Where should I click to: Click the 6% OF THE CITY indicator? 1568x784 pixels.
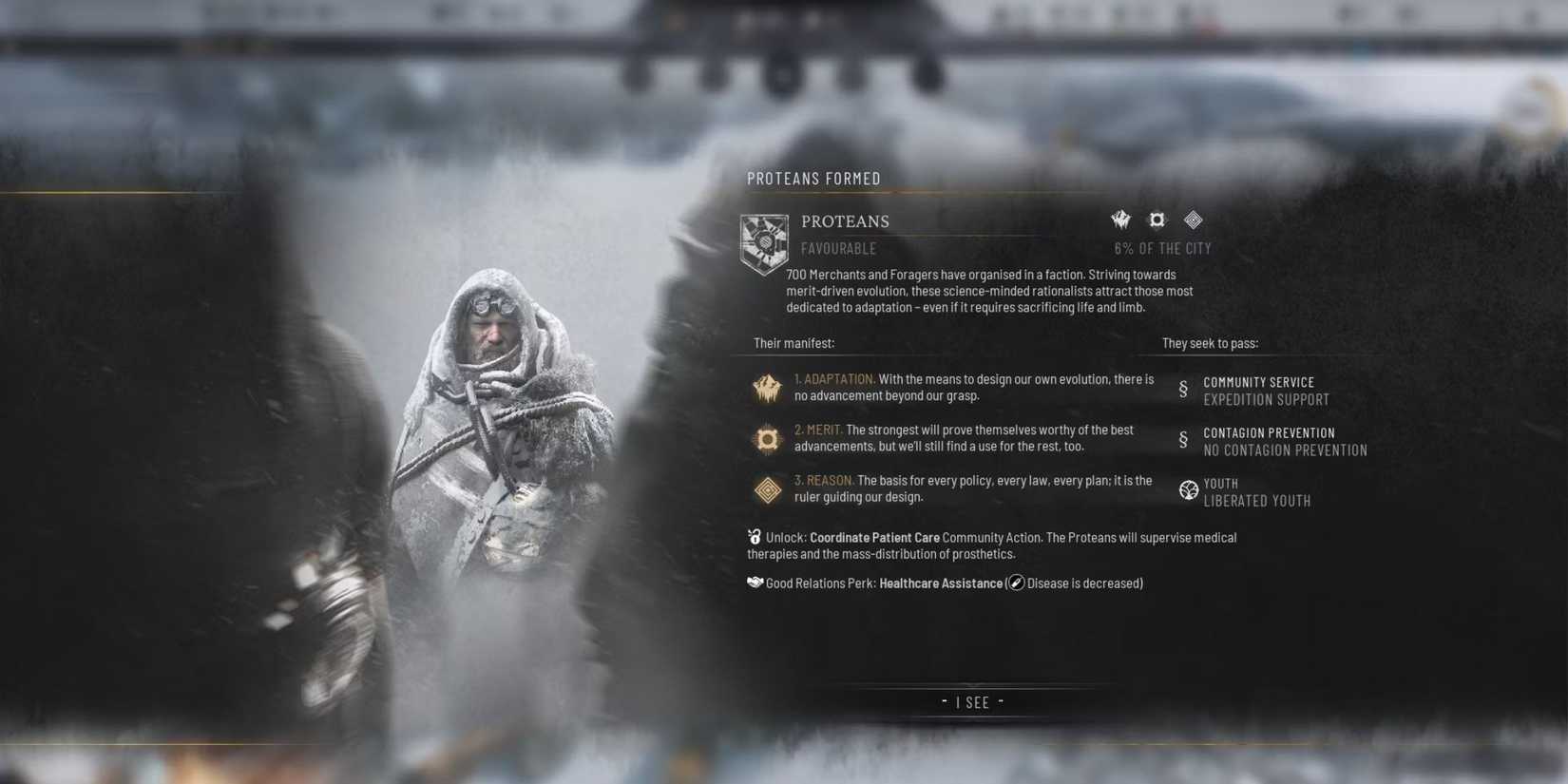[x=1162, y=248]
